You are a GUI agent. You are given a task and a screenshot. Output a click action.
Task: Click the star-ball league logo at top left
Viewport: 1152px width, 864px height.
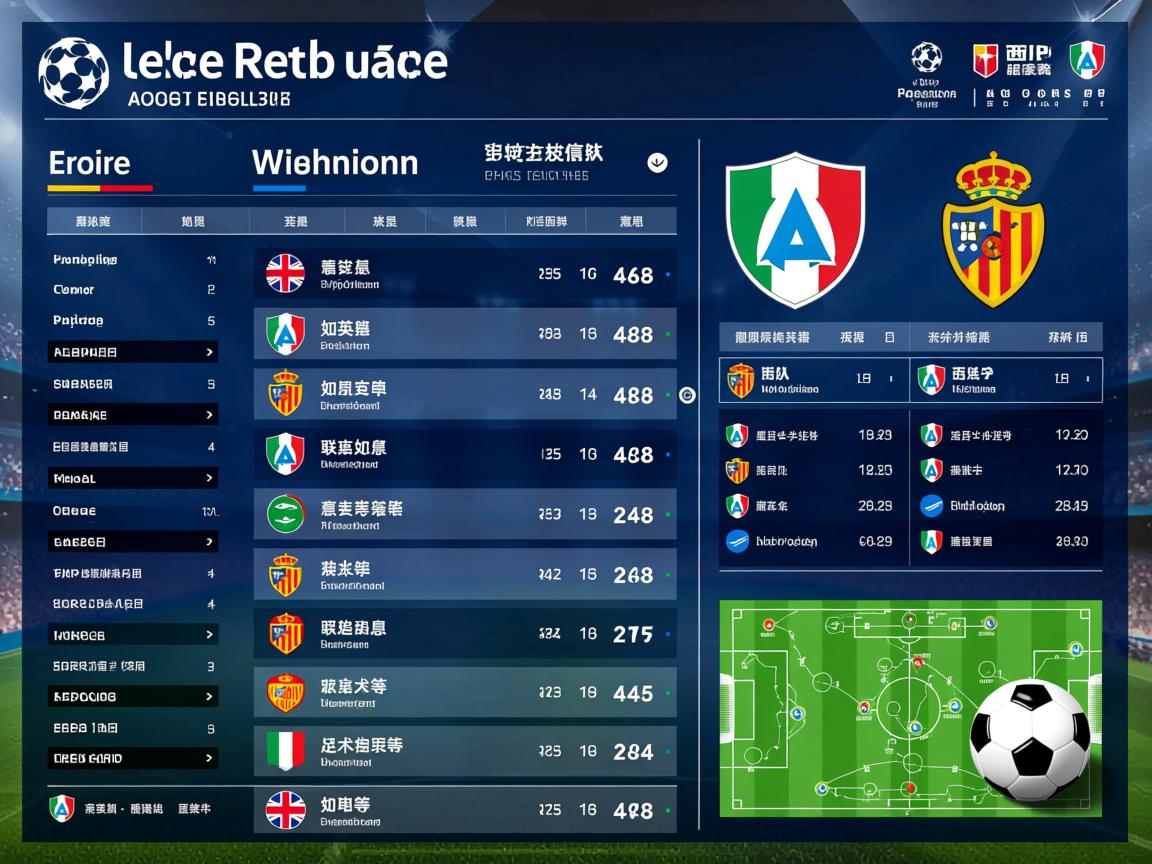pos(73,73)
